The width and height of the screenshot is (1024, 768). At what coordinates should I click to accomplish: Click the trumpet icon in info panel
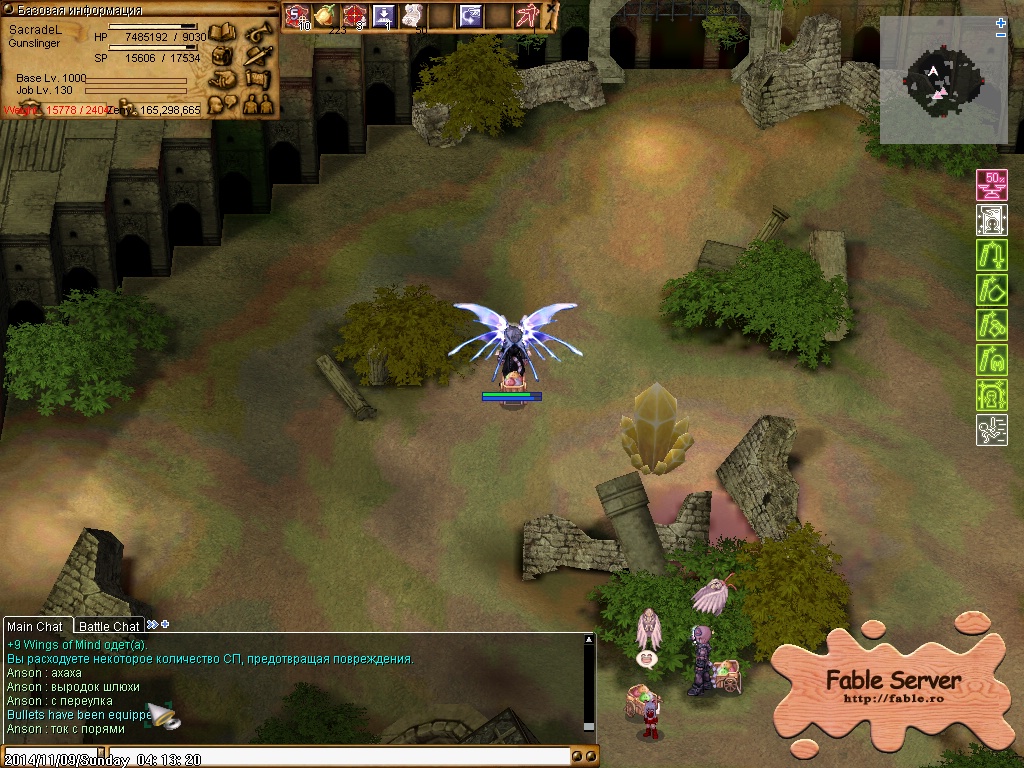pos(259,33)
